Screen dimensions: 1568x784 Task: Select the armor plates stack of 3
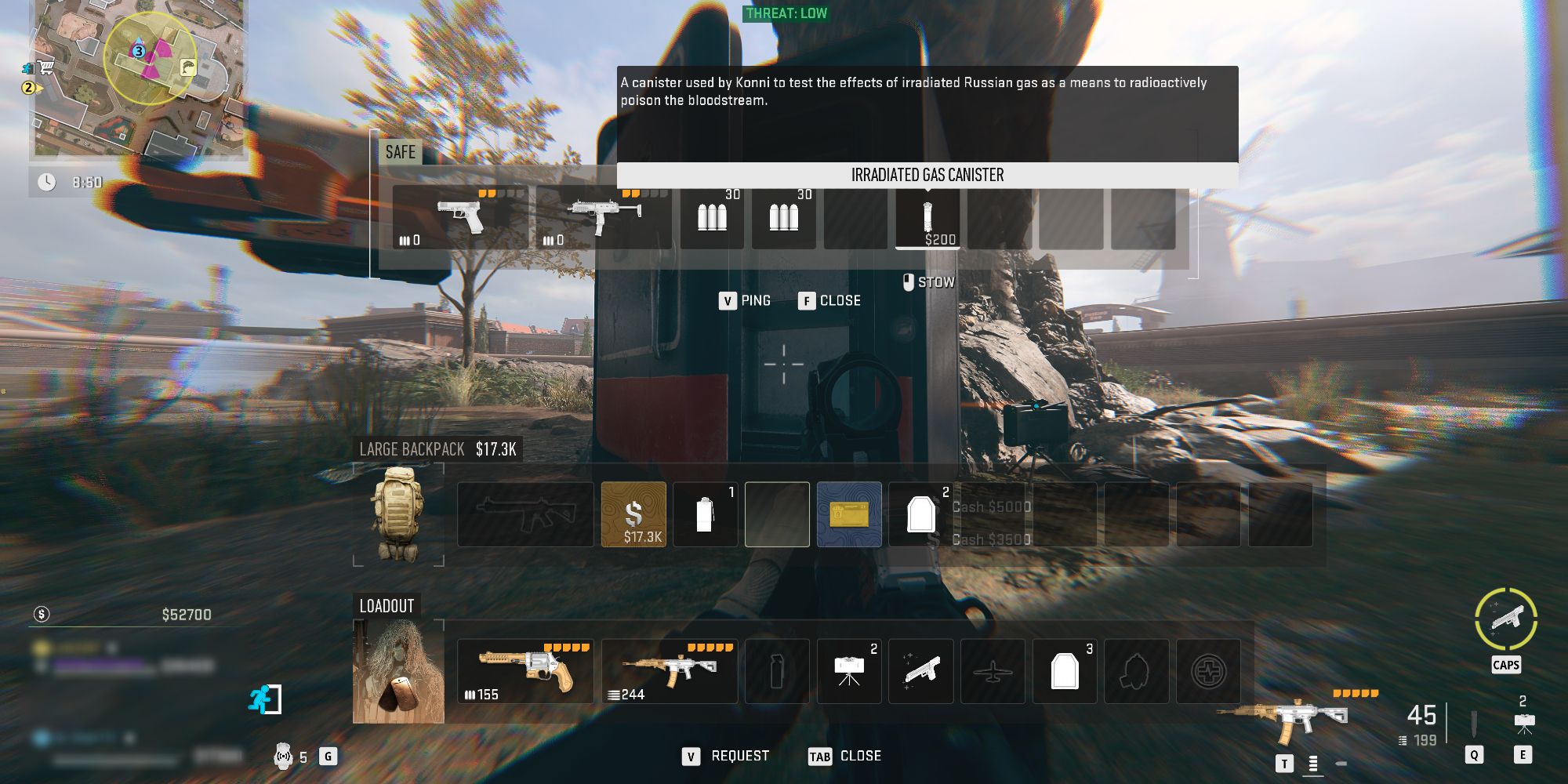pos(1065,672)
